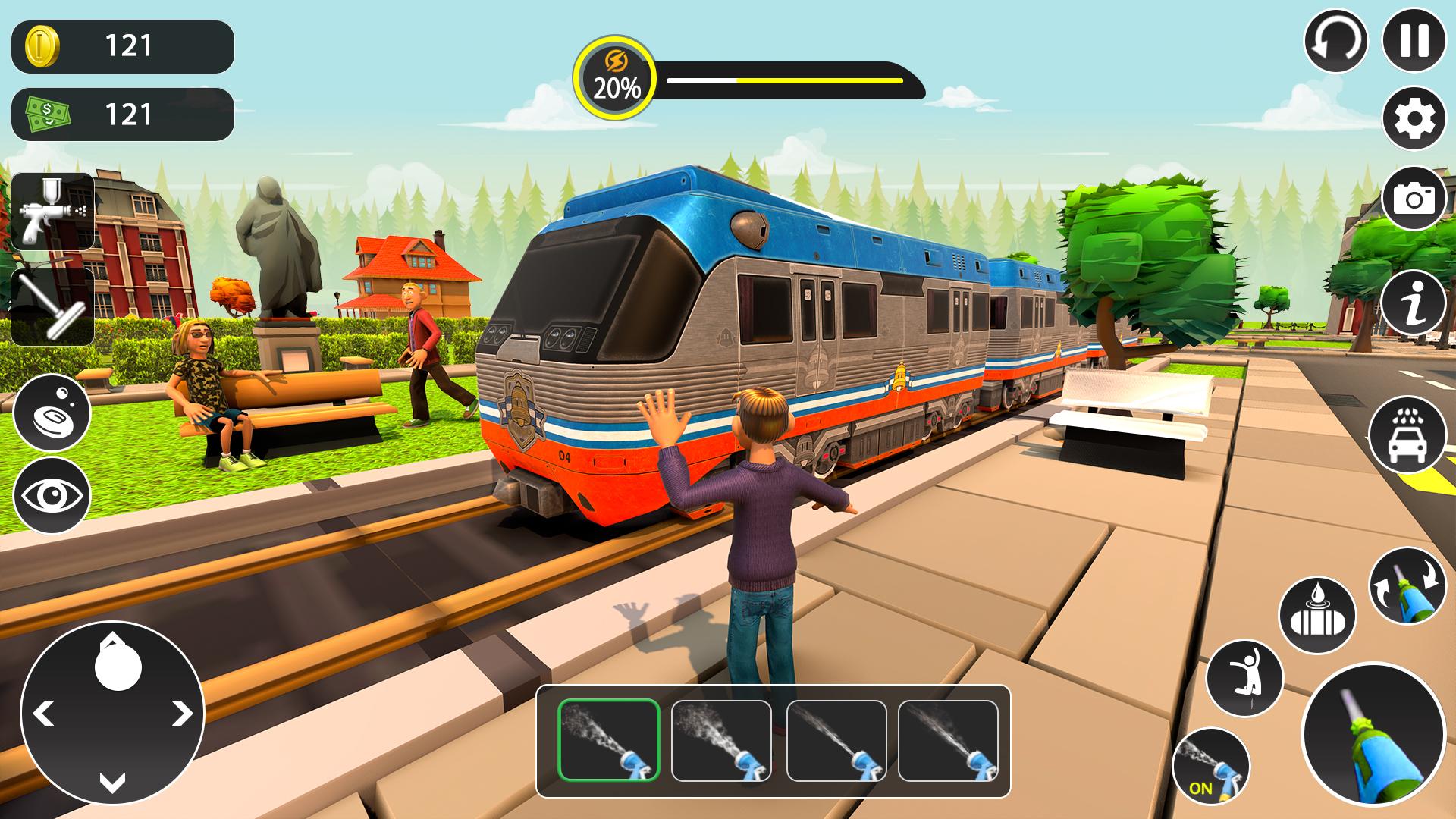Tap the water drop foam button
This screenshot has width=1456, height=819.
1317,616
